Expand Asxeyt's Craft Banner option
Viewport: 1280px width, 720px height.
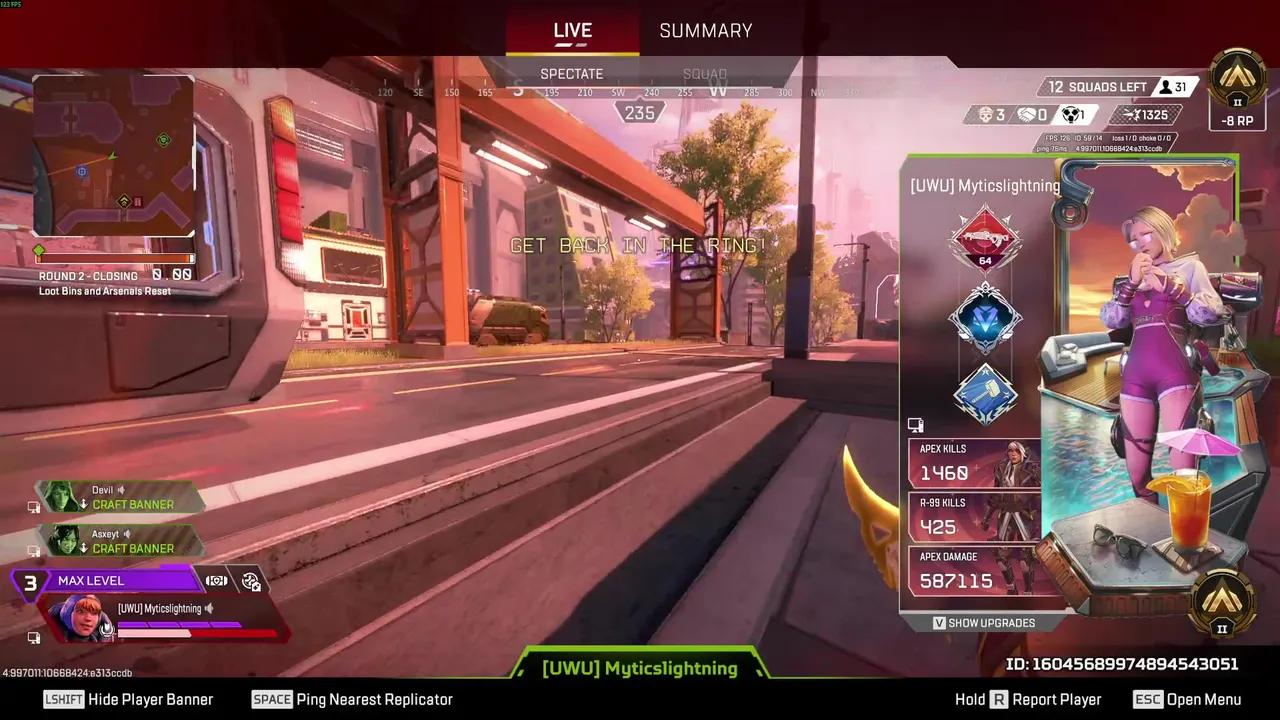[133, 548]
